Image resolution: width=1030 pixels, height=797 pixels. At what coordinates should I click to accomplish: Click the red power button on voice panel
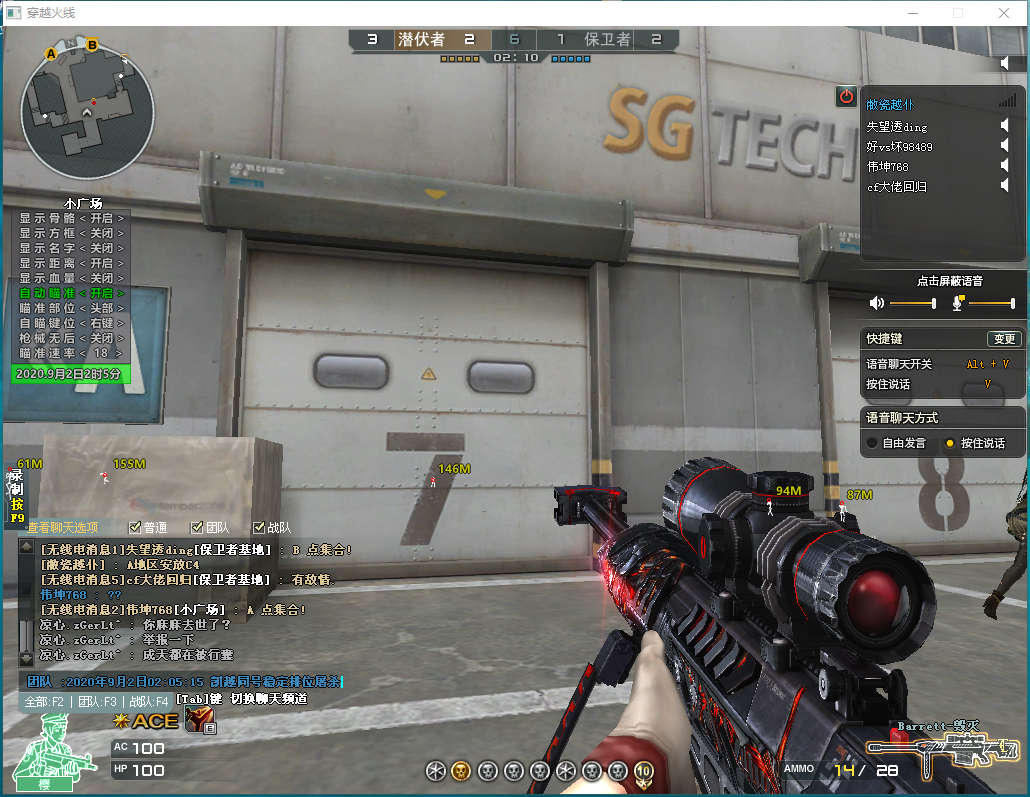pyautogui.click(x=846, y=97)
